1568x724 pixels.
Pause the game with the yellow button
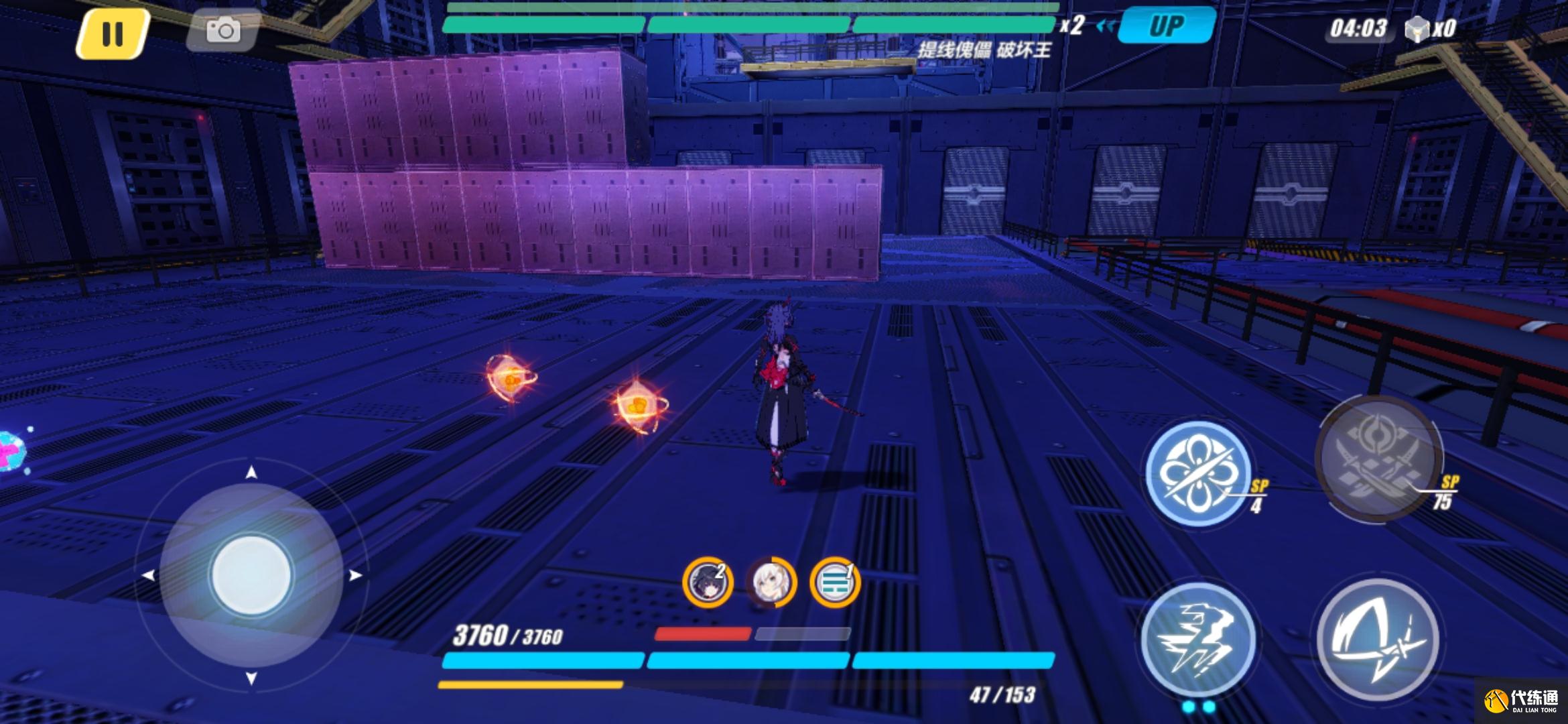click(x=112, y=34)
